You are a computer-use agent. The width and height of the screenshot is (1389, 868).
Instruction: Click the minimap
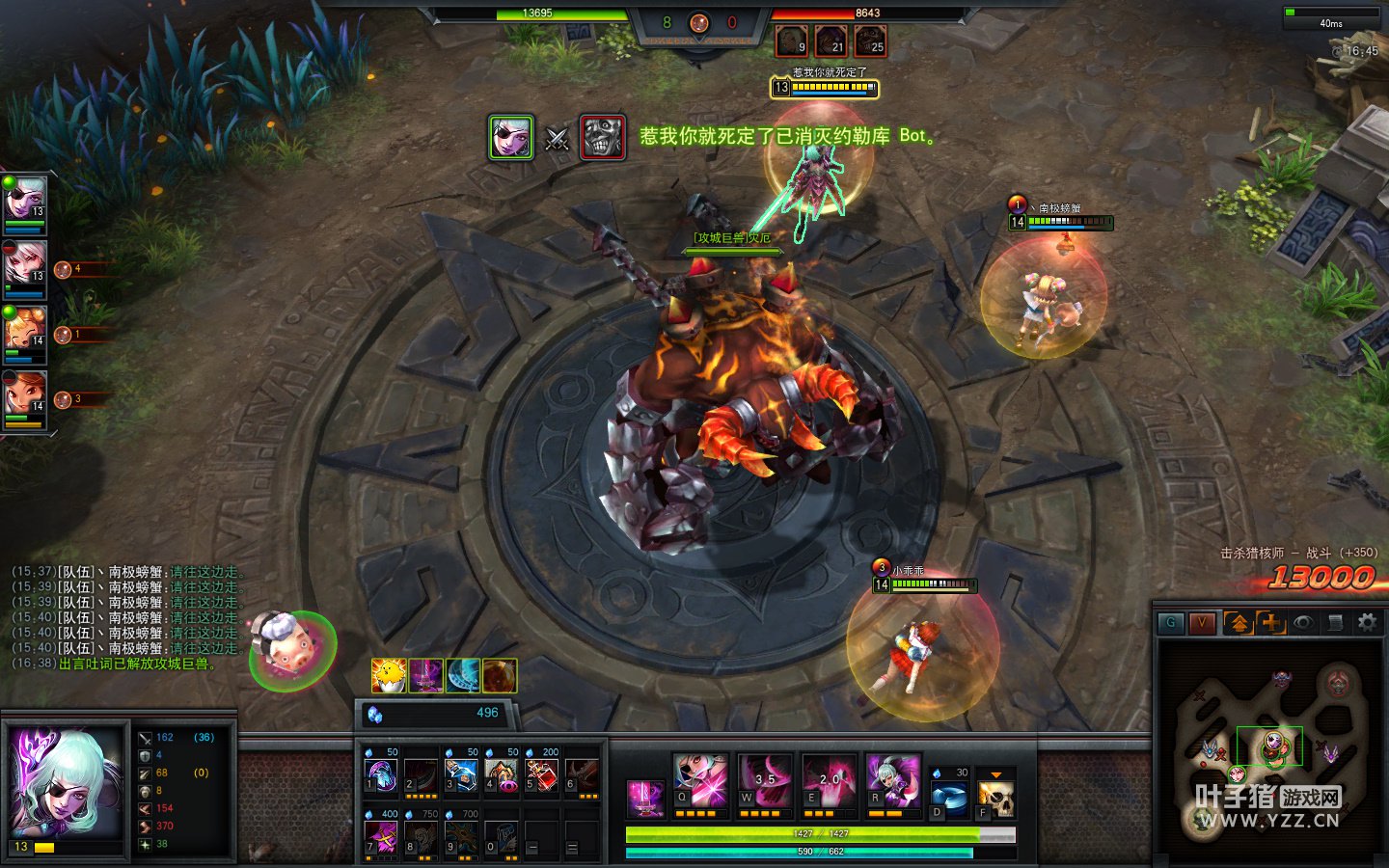coord(1269,749)
